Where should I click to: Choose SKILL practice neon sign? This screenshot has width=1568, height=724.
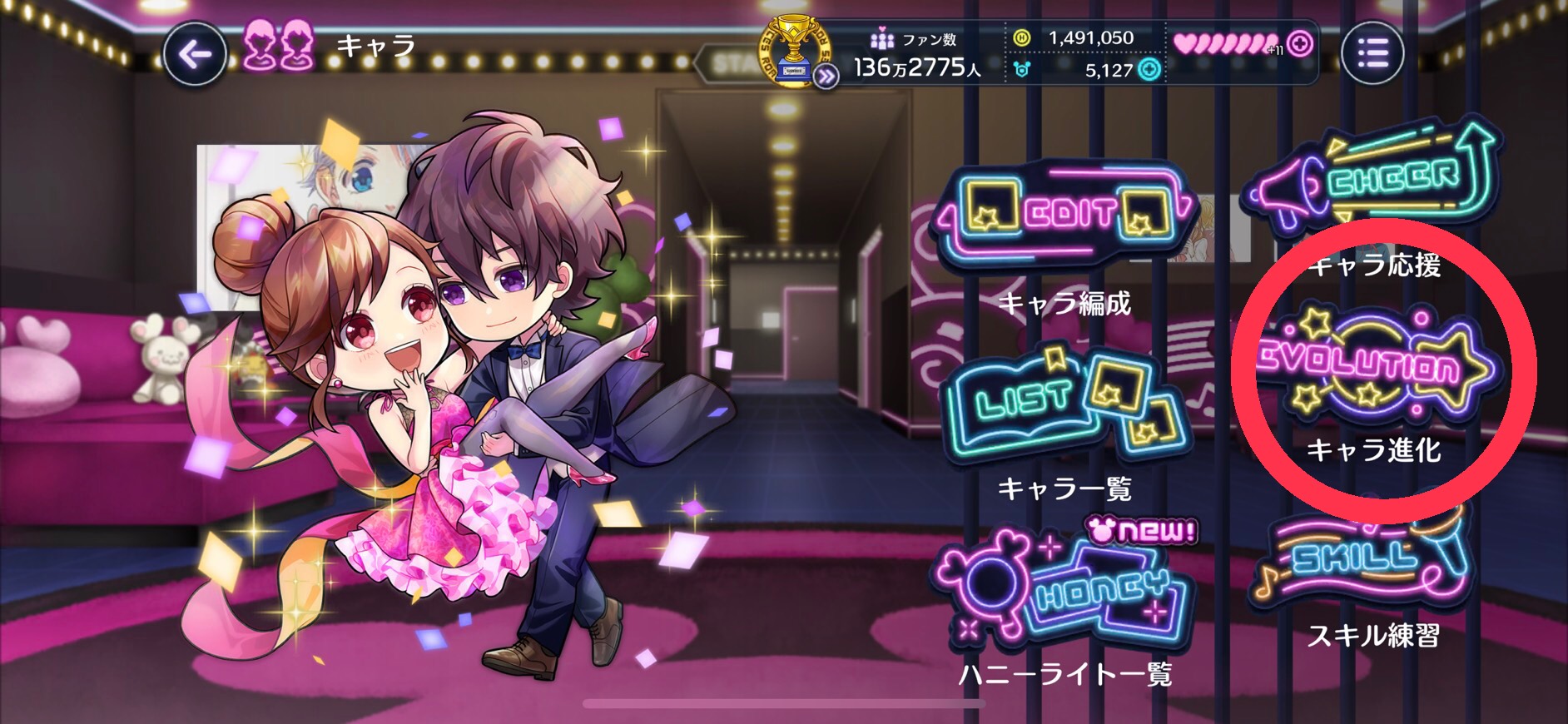[1365, 558]
